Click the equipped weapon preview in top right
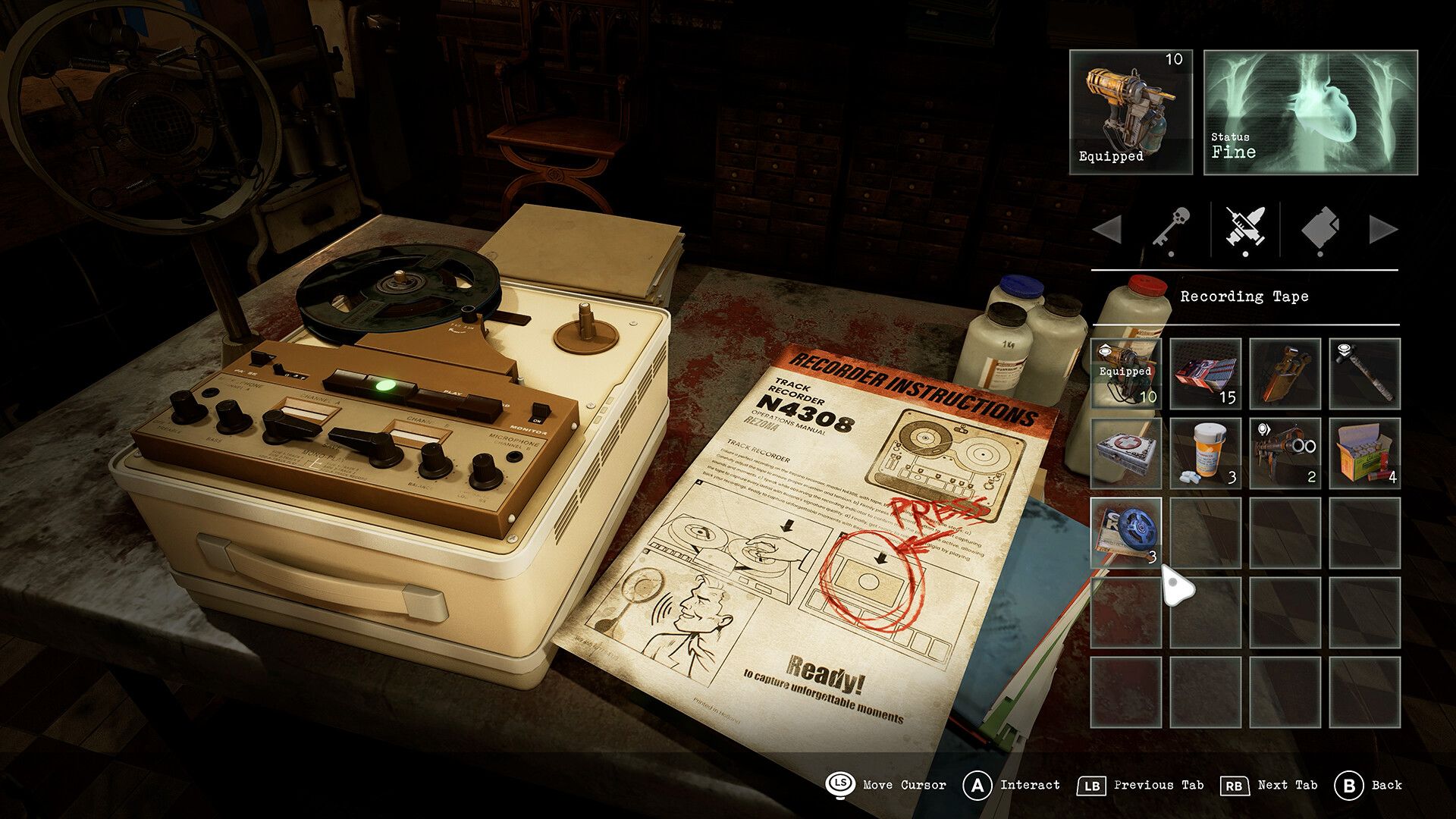This screenshot has height=819, width=1456. [x=1130, y=114]
